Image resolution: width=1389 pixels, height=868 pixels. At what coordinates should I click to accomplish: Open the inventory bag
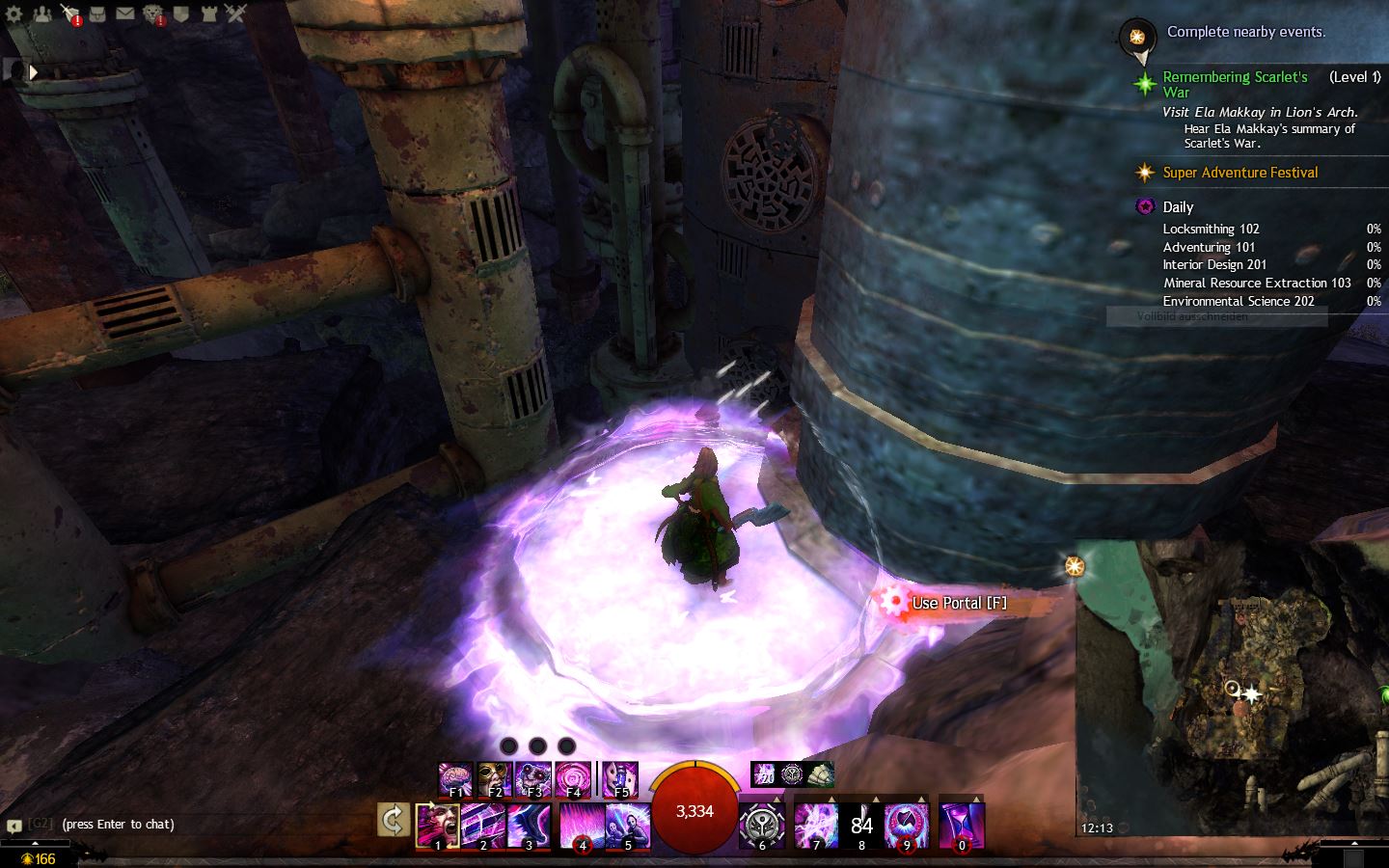[x=97, y=14]
